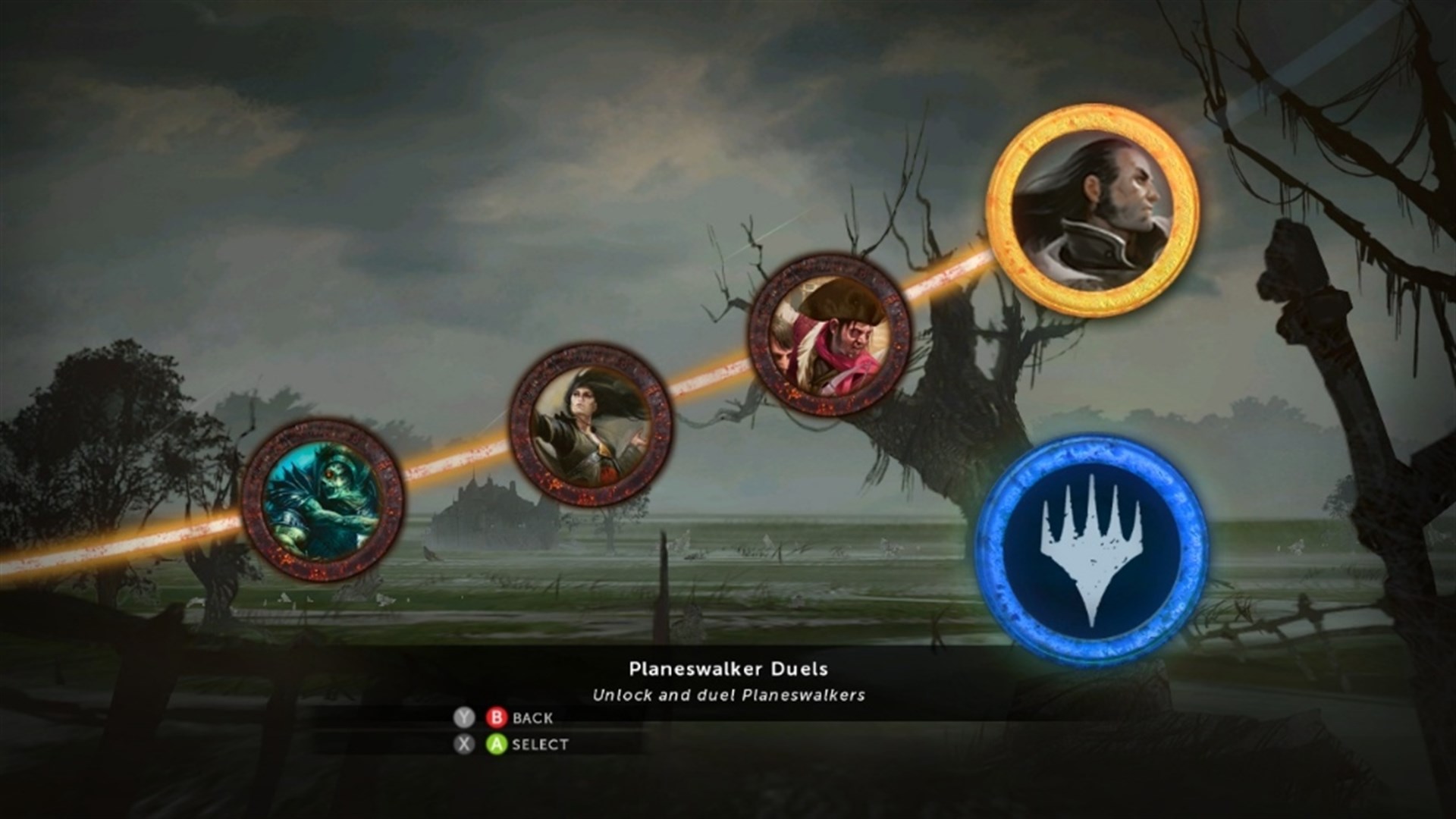Click the Planeswalker Duels title
1456x819 pixels.
tap(728, 669)
